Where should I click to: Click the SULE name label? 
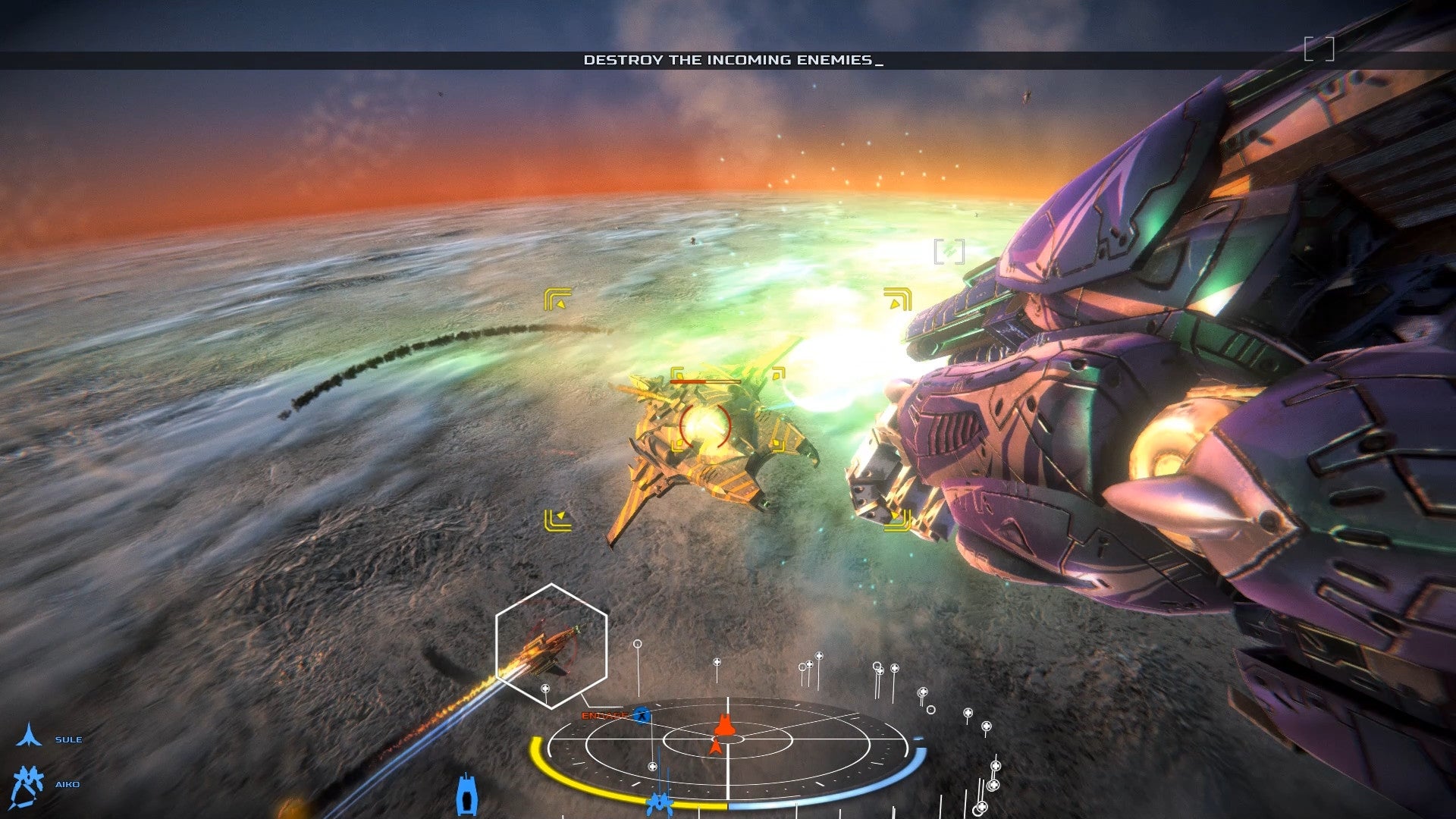tap(68, 739)
